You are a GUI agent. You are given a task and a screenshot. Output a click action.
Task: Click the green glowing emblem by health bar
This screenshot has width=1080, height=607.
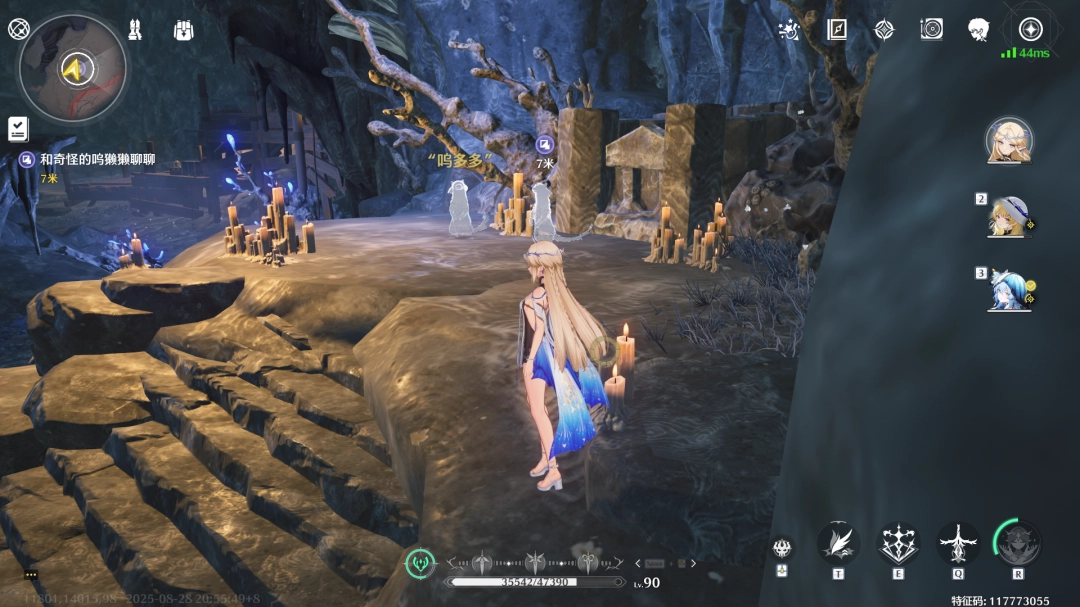pyautogui.click(x=420, y=563)
